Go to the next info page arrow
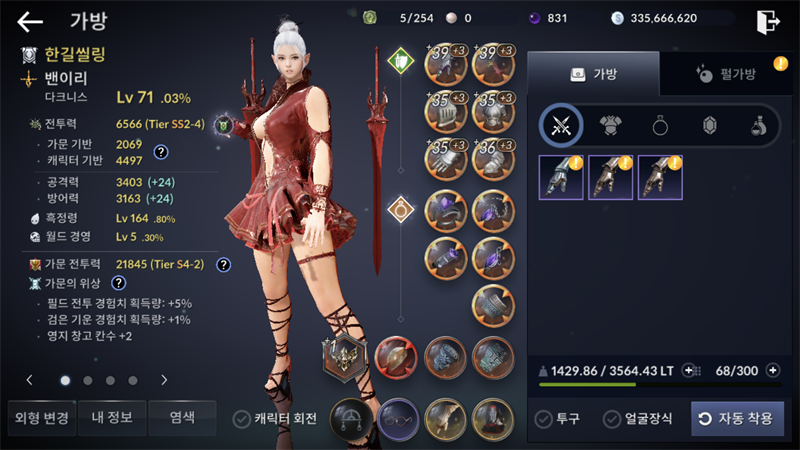800x450 pixels. [x=164, y=380]
